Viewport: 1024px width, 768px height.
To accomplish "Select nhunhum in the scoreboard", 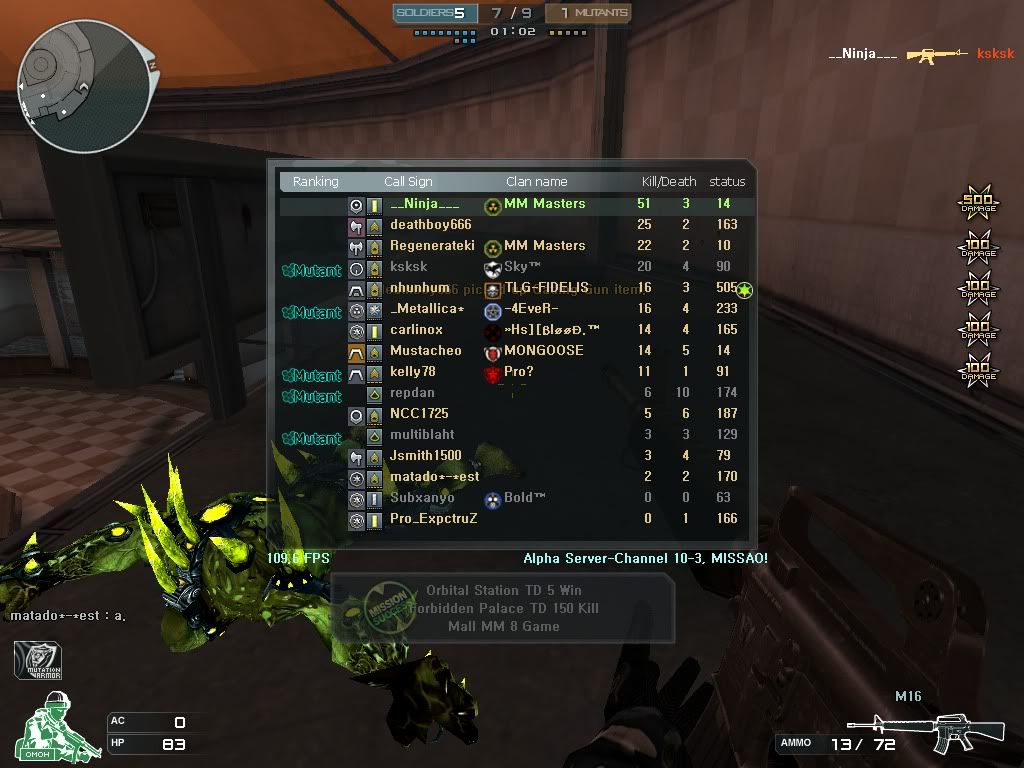I will [x=513, y=288].
